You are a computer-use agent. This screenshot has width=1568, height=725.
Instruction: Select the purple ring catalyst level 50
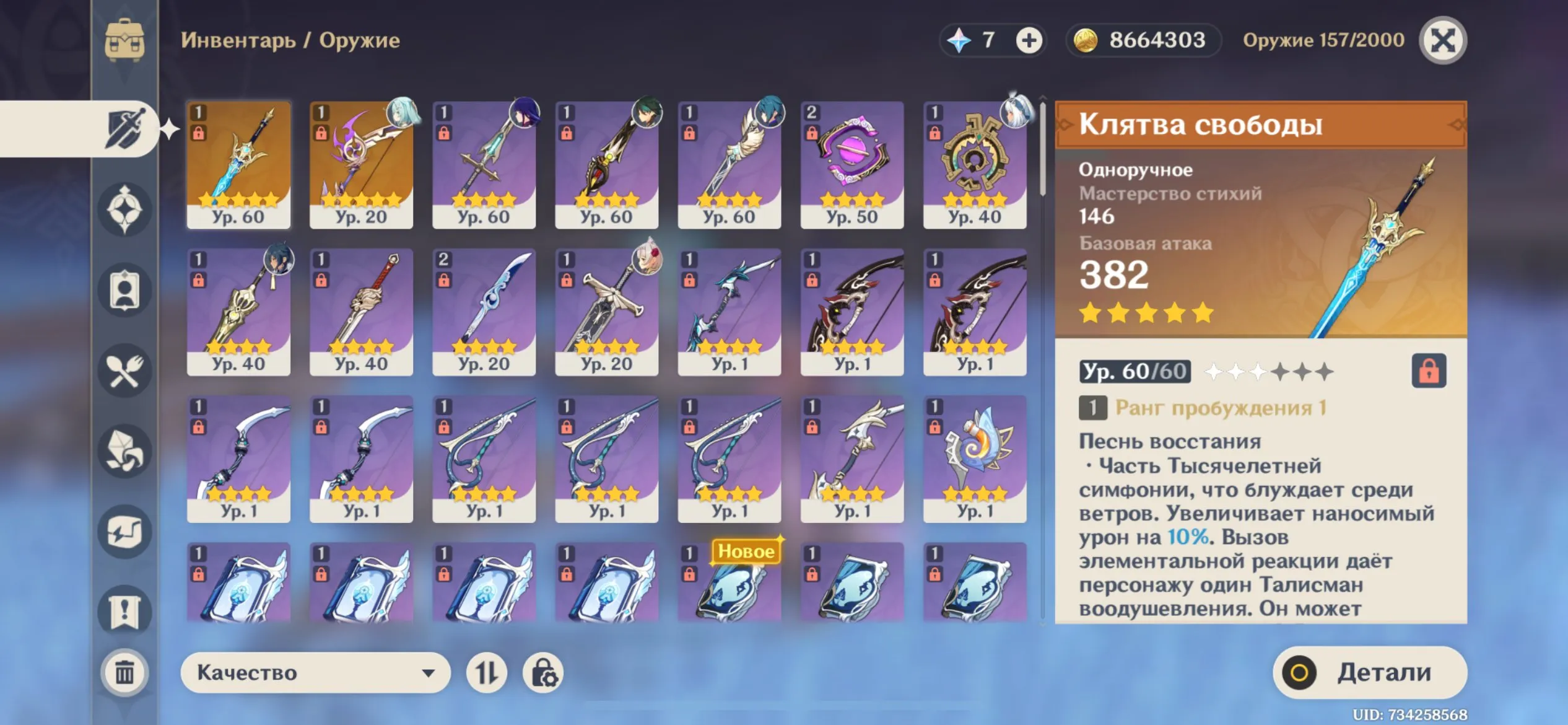852,165
